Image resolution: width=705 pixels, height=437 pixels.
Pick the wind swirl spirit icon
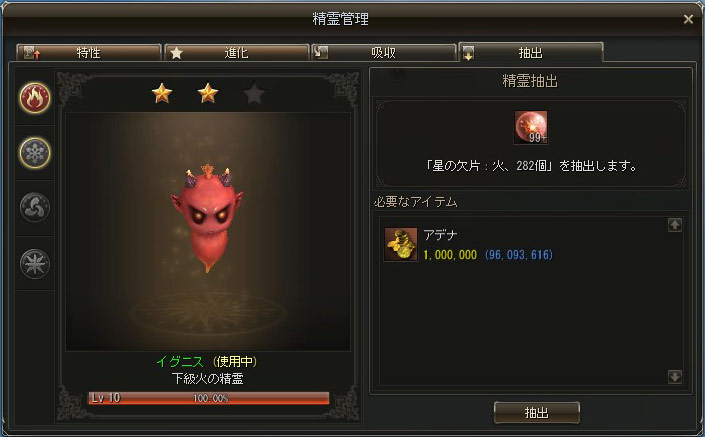pyautogui.click(x=36, y=208)
